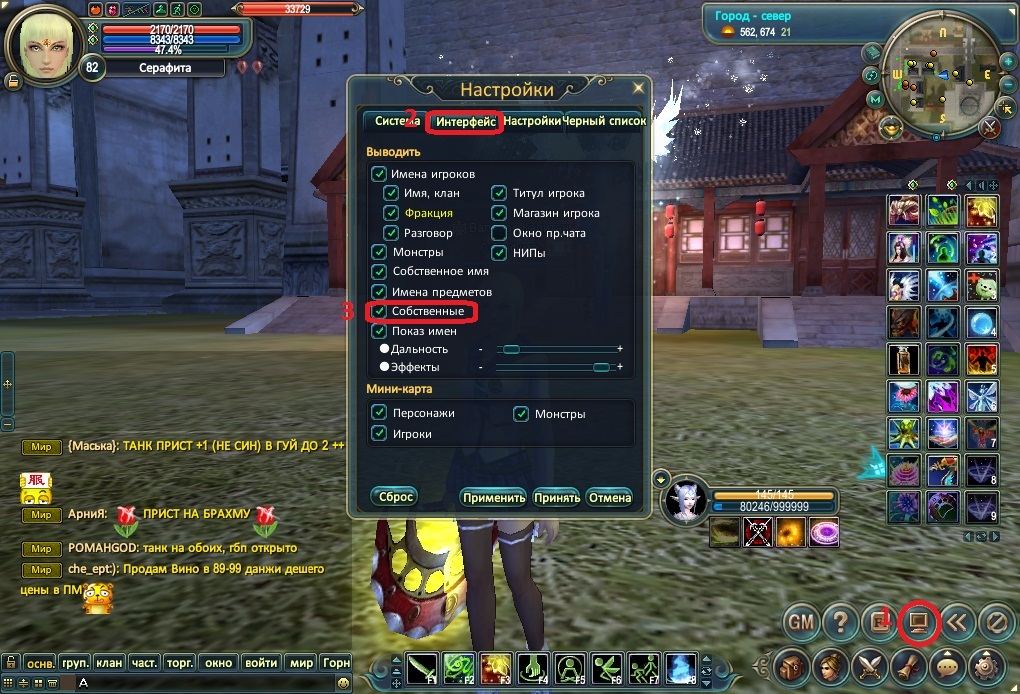This screenshot has height=694, width=1020.
Task: Toggle the Имена игроков checkbox
Action: pos(379,174)
